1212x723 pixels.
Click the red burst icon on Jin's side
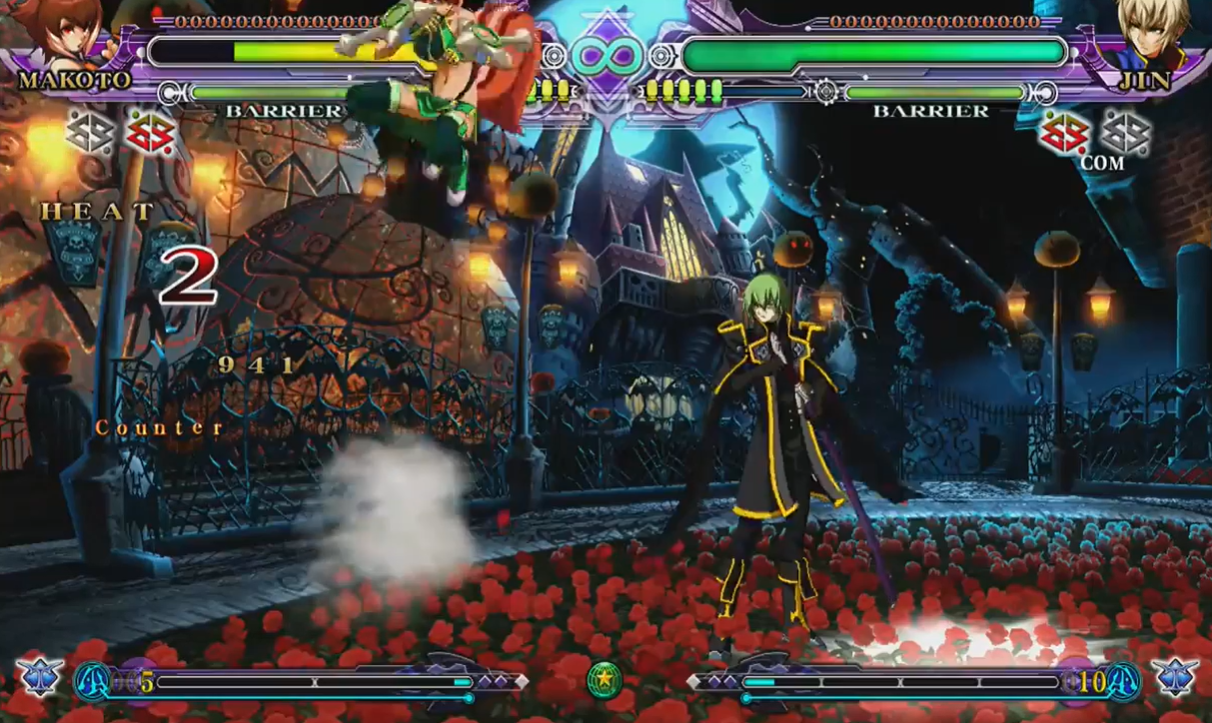click(1063, 133)
